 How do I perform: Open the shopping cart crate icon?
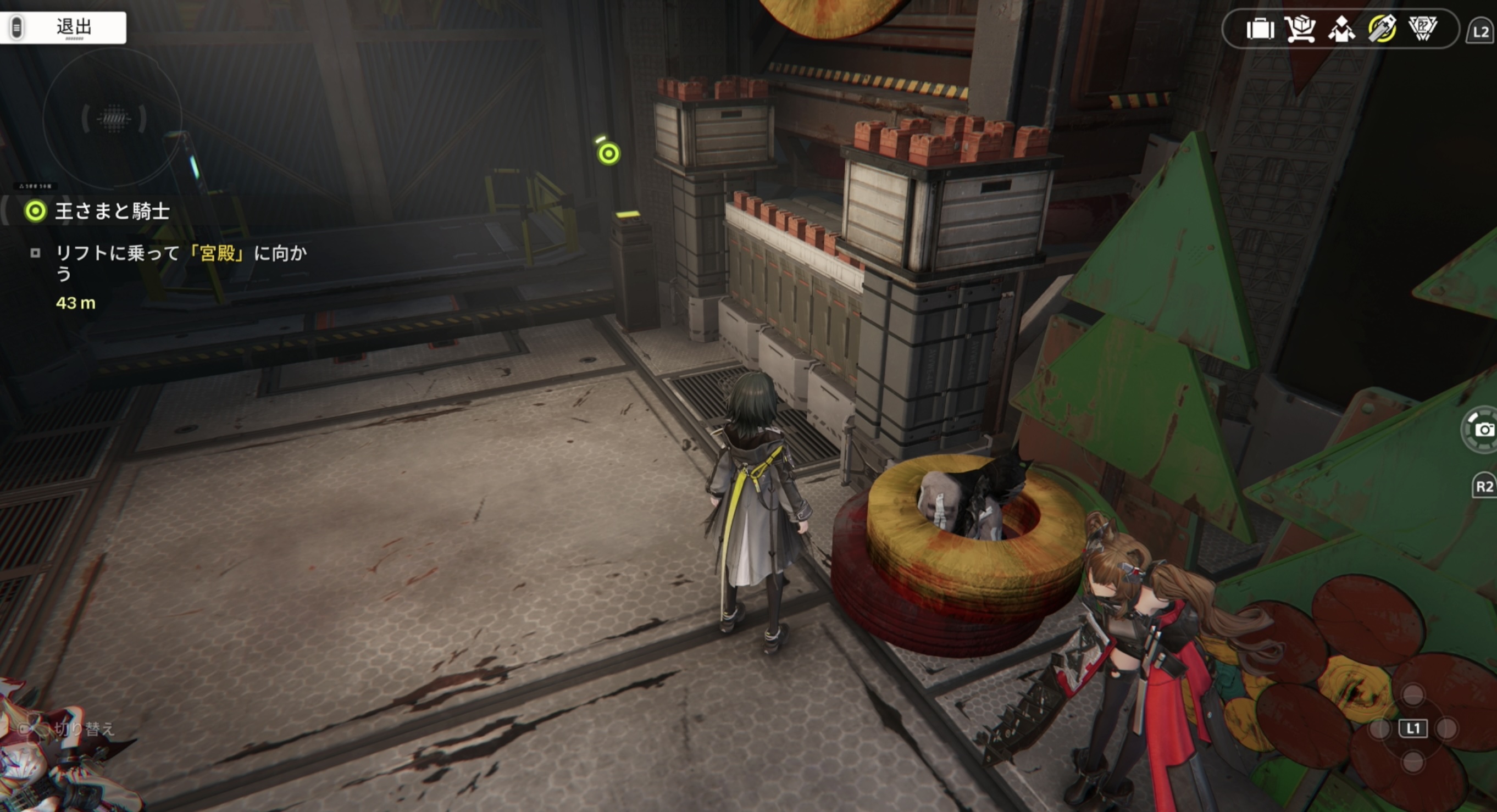[x=1300, y=29]
